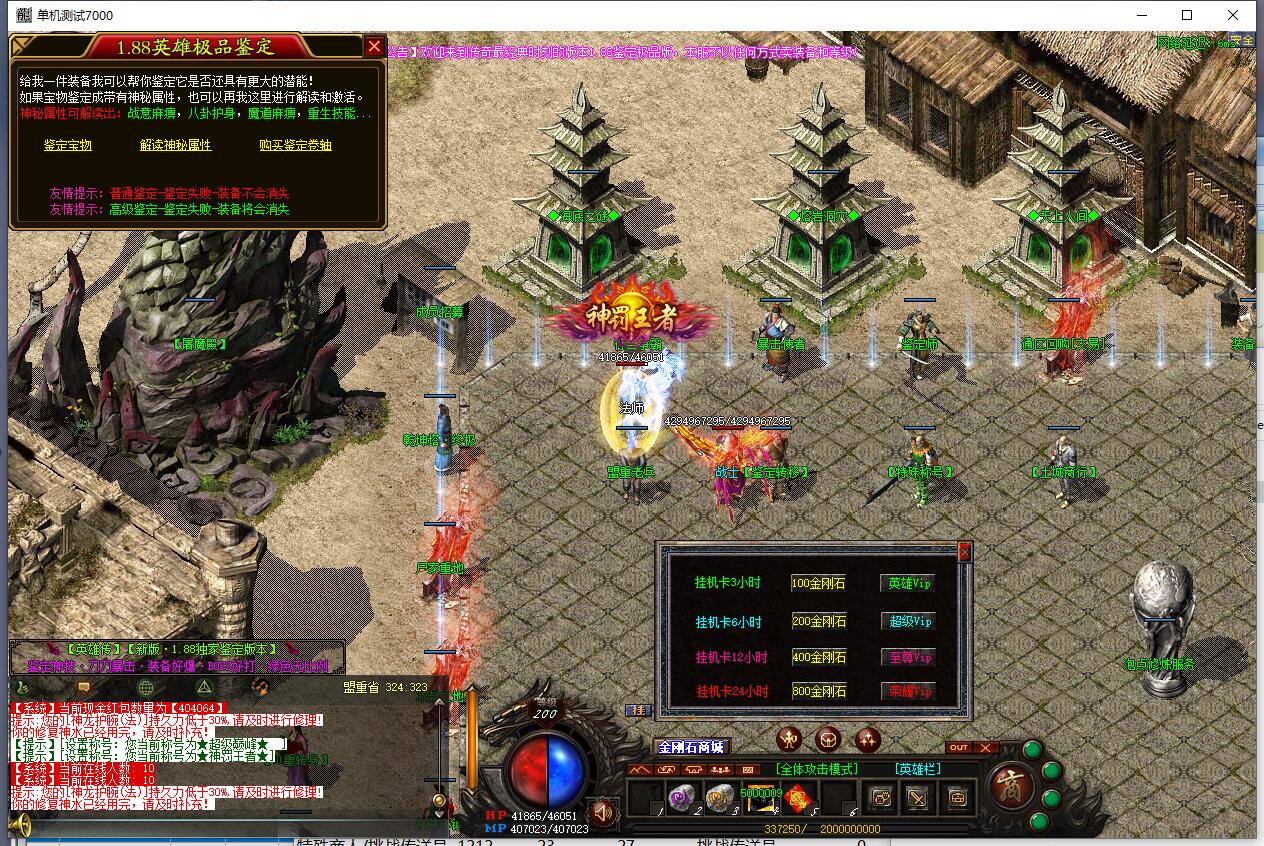
Task: Buy the 800金刚石 24-hour card
Action: [x=818, y=691]
